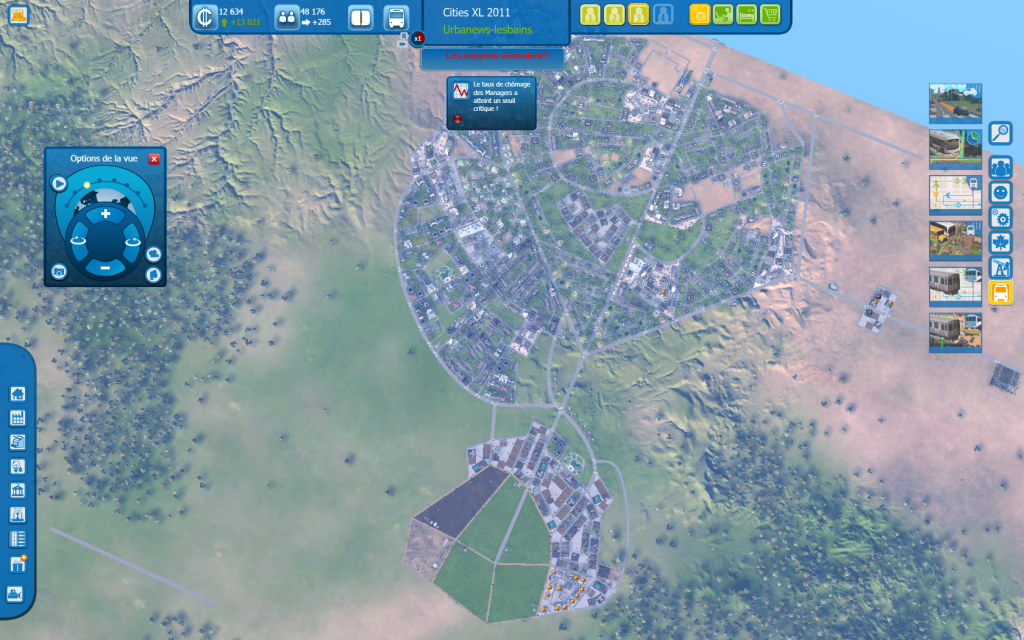The image size is (1024, 640).
Task: Select the yellow gear industry button
Action: point(700,15)
